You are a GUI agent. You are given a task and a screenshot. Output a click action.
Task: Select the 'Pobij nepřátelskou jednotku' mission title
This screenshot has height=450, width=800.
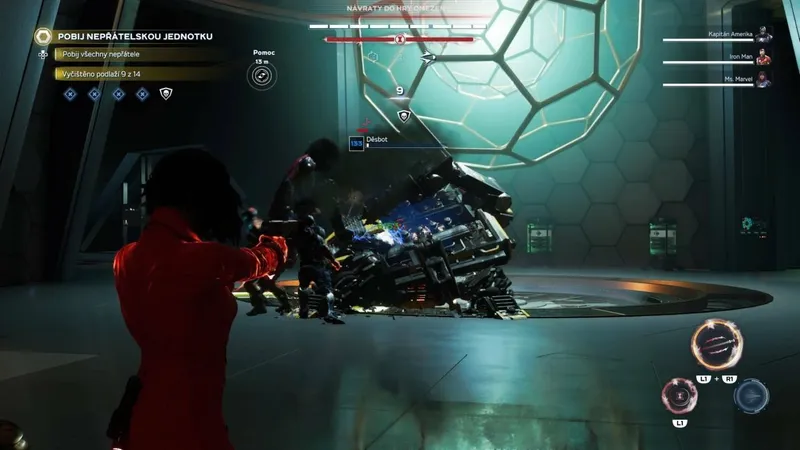(135, 36)
